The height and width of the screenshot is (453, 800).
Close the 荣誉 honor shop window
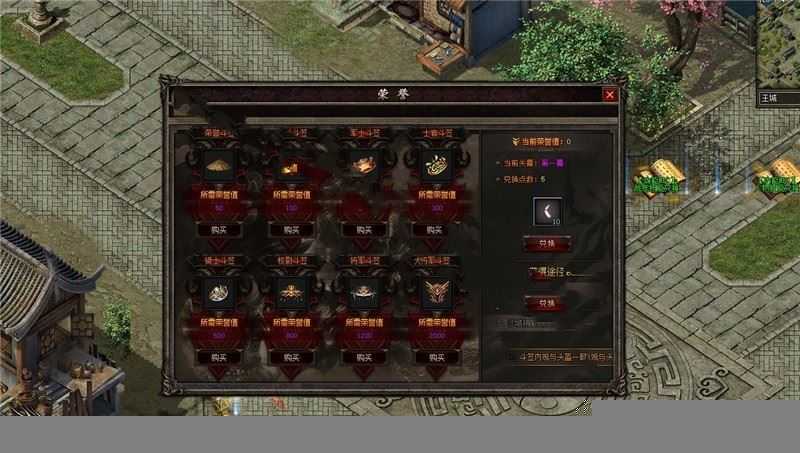coord(609,94)
